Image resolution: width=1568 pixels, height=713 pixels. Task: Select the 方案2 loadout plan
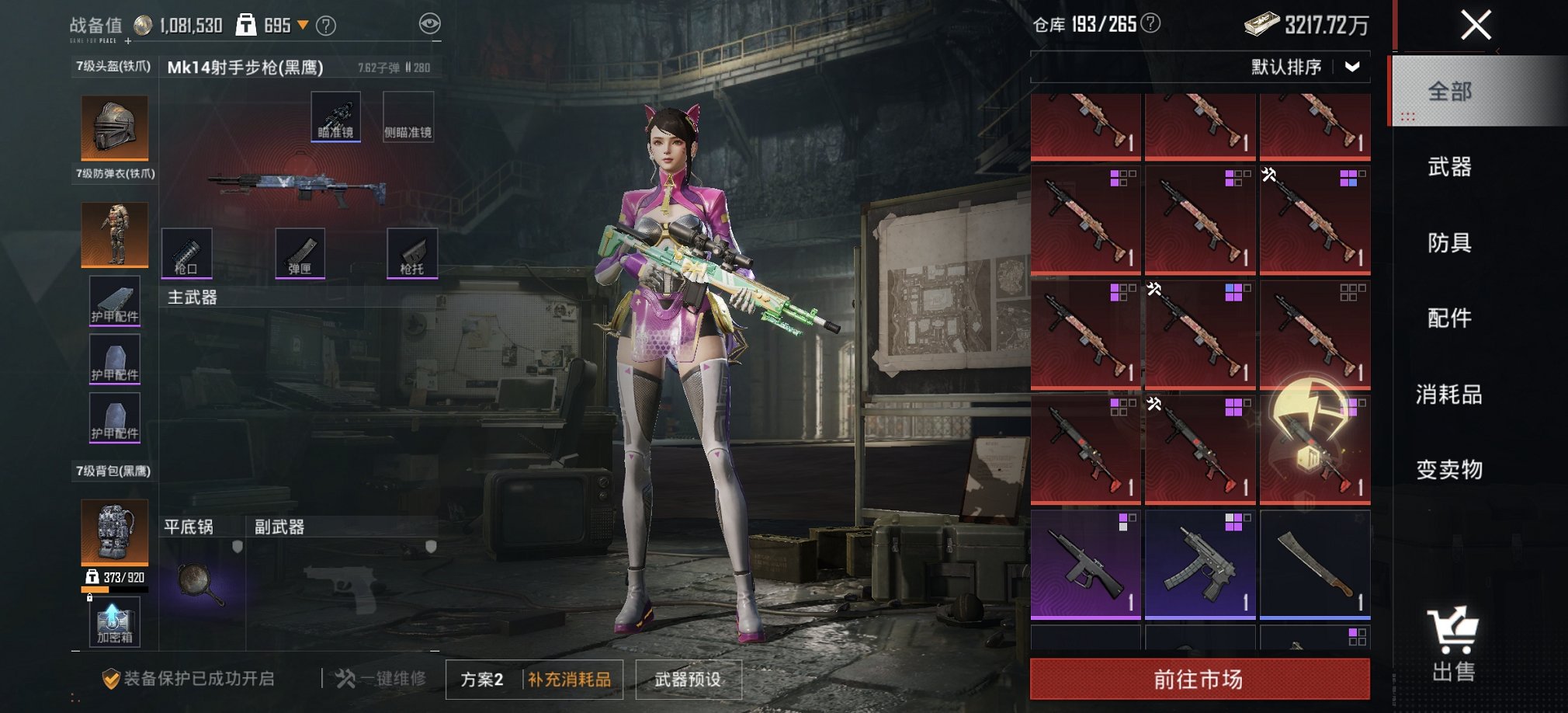coord(482,680)
